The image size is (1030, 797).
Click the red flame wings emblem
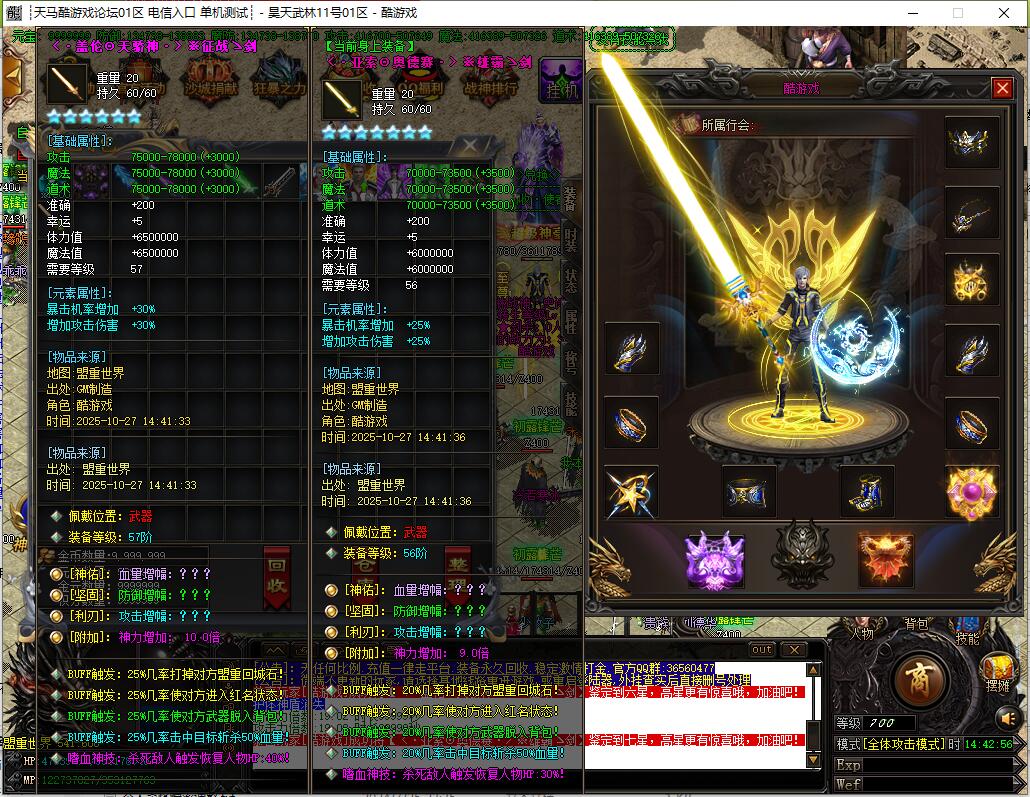coord(885,558)
